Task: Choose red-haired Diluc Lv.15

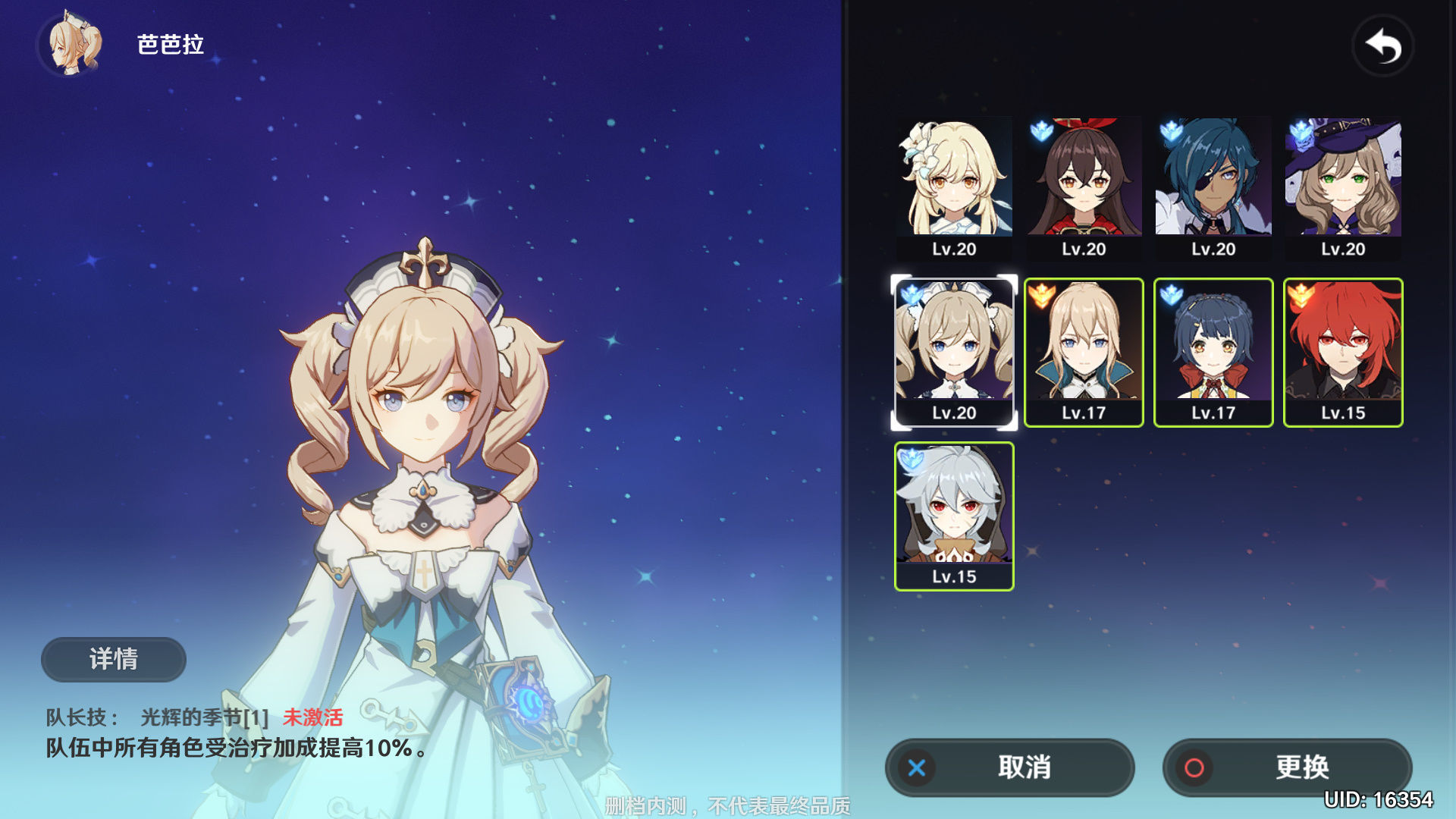Action: (1343, 352)
